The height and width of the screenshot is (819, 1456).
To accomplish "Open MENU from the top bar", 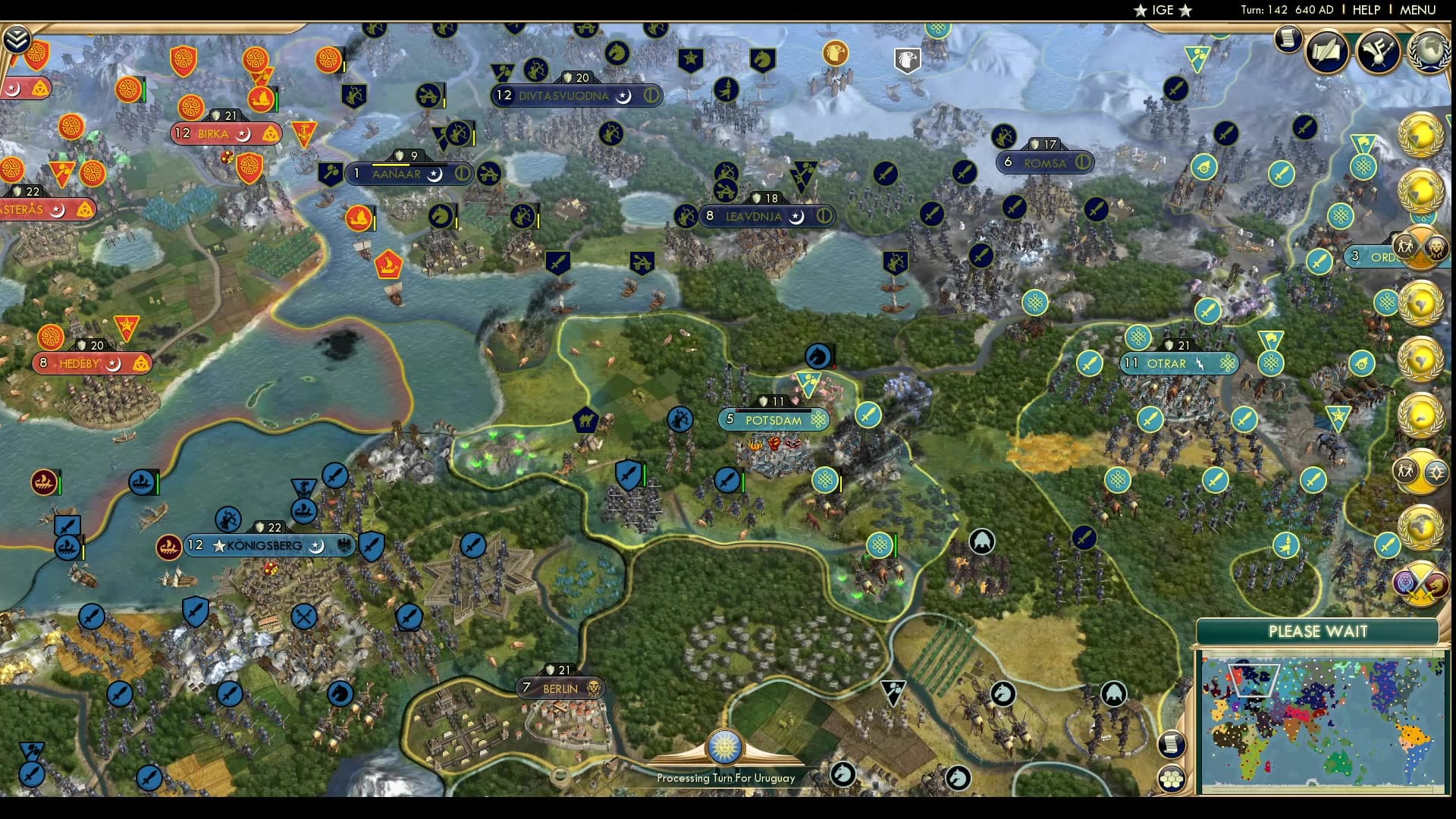I will point(1420,10).
